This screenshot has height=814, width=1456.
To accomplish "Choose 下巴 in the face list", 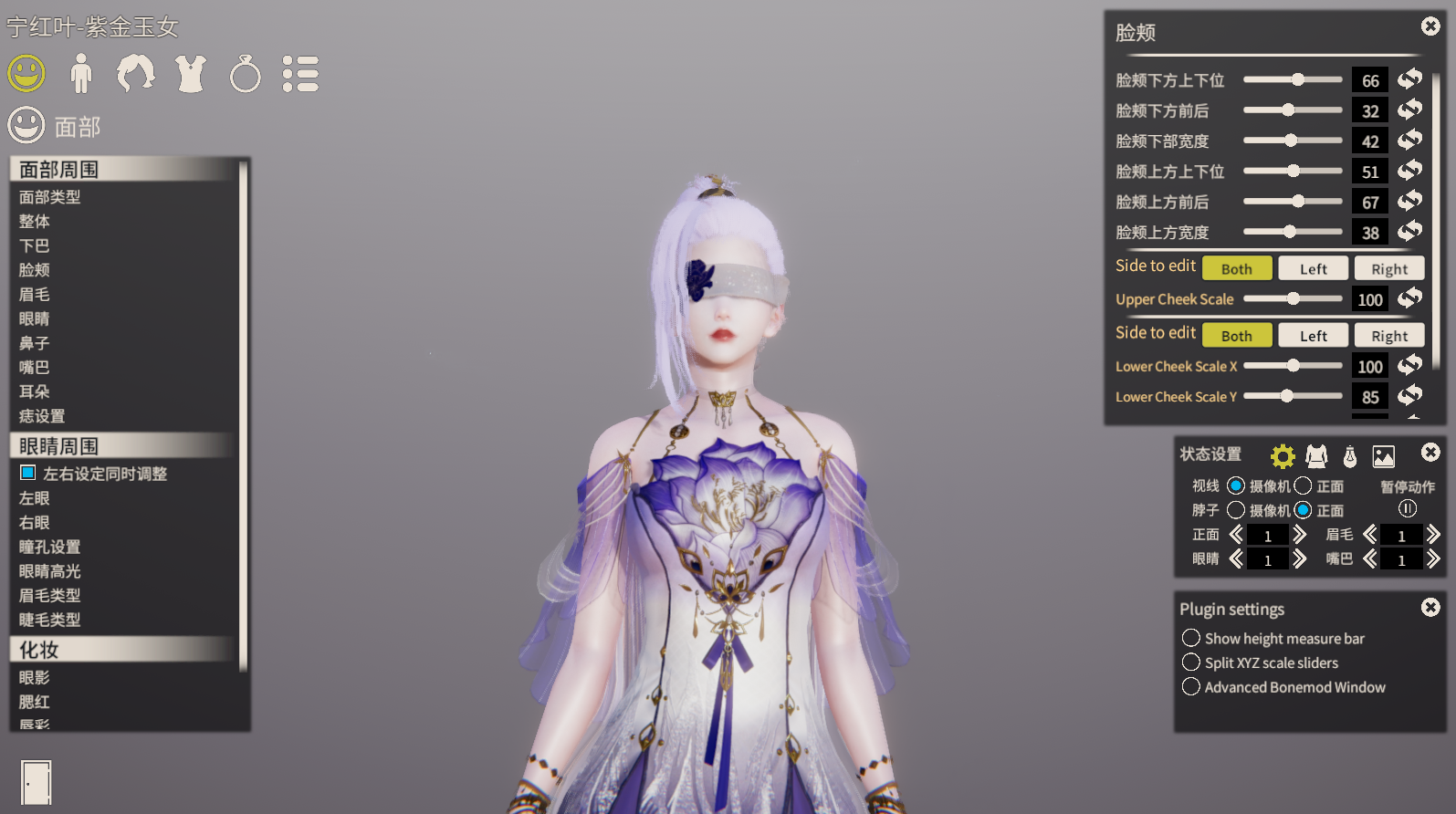I will pos(35,245).
